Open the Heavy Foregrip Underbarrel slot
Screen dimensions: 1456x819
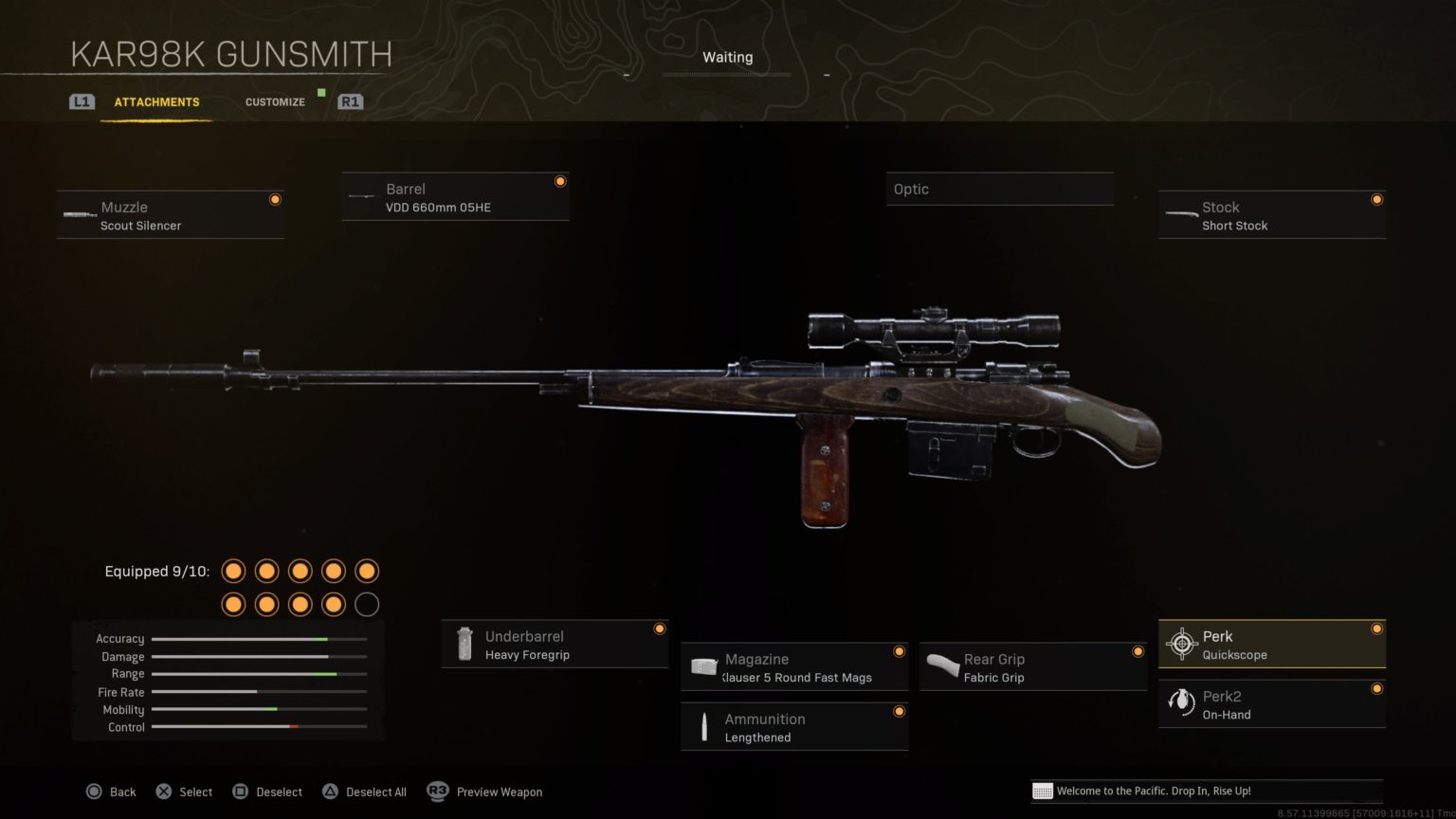point(555,644)
